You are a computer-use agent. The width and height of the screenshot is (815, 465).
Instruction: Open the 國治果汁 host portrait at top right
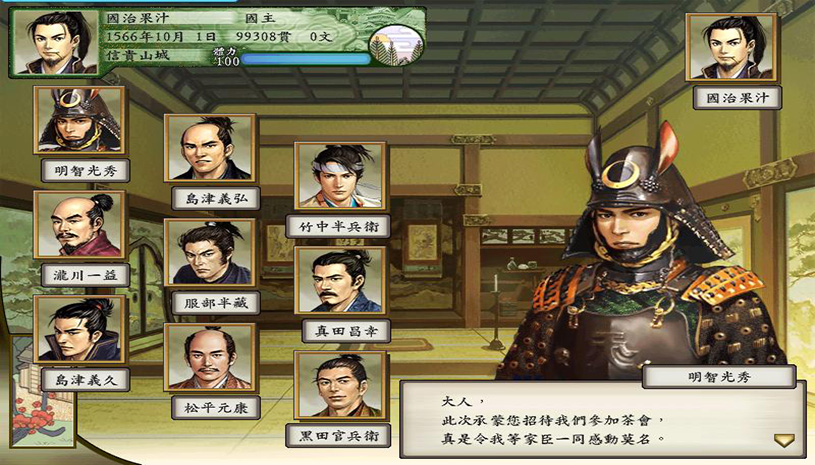point(737,47)
